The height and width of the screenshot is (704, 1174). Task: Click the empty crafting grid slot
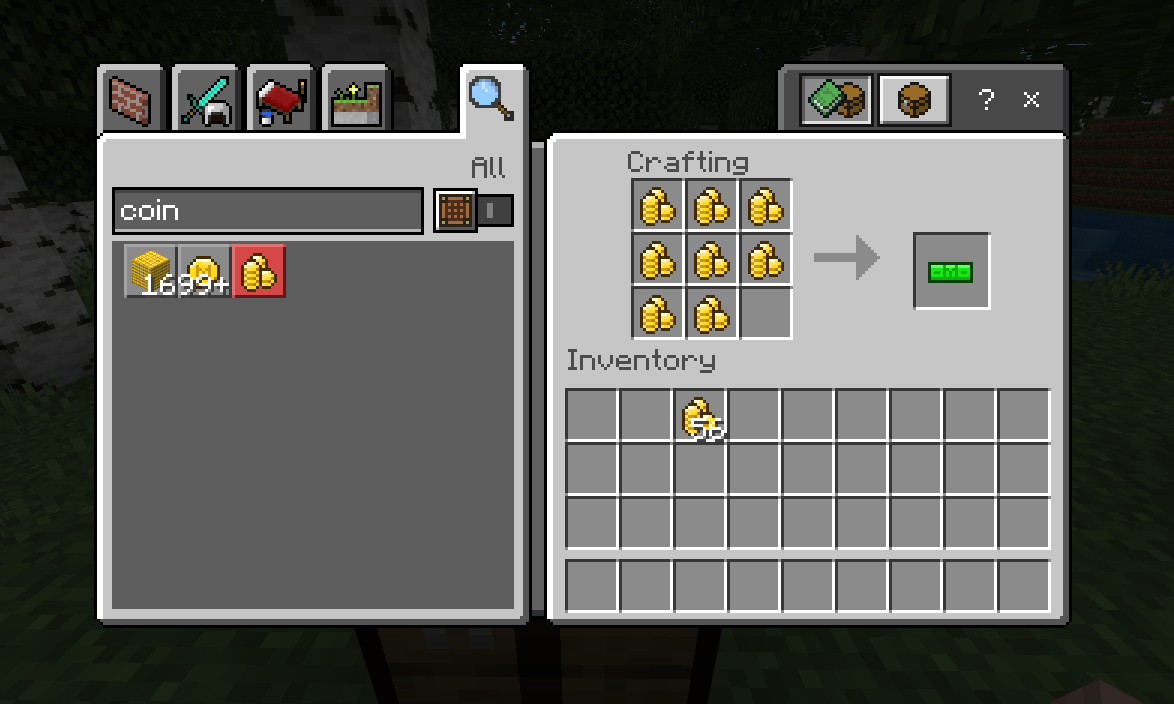(766, 314)
